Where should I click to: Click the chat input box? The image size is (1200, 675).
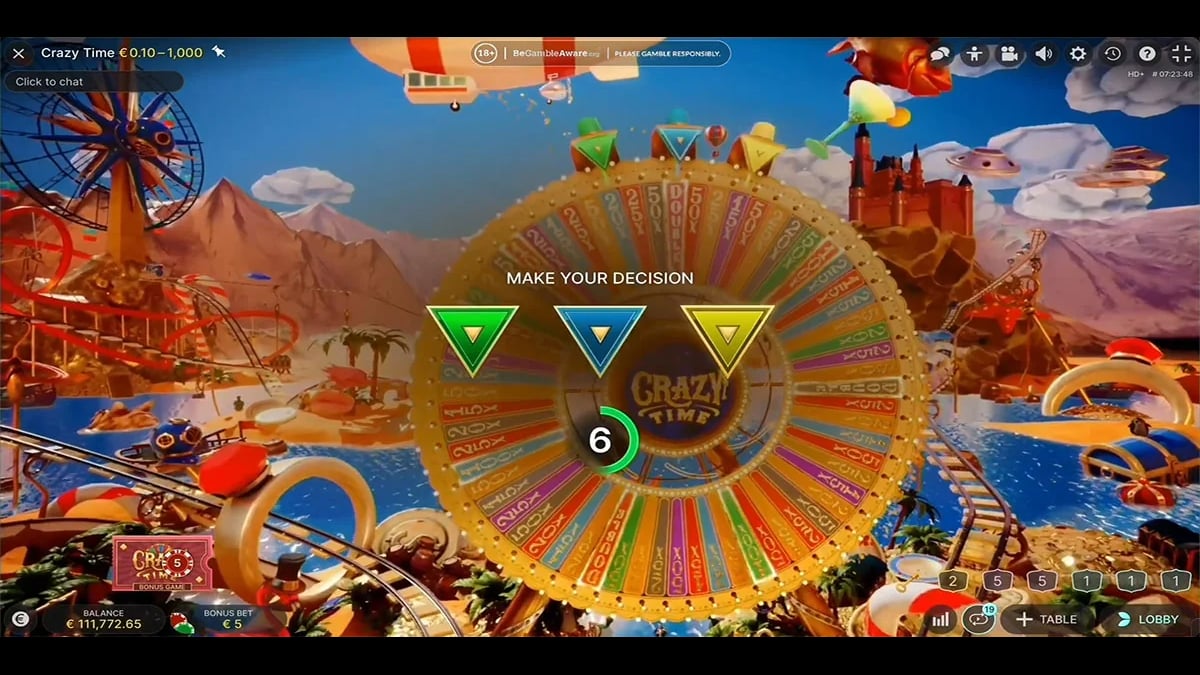tap(93, 82)
